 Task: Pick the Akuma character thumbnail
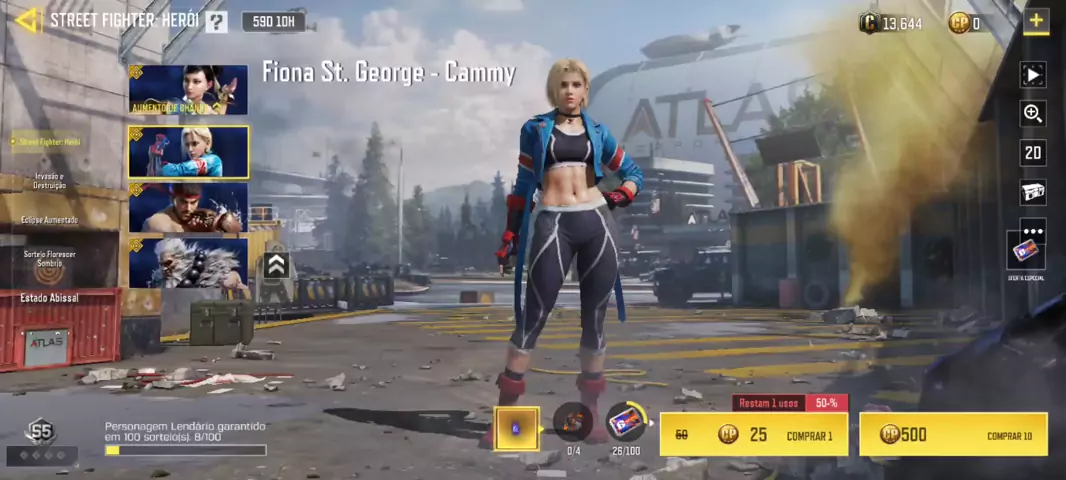click(188, 262)
